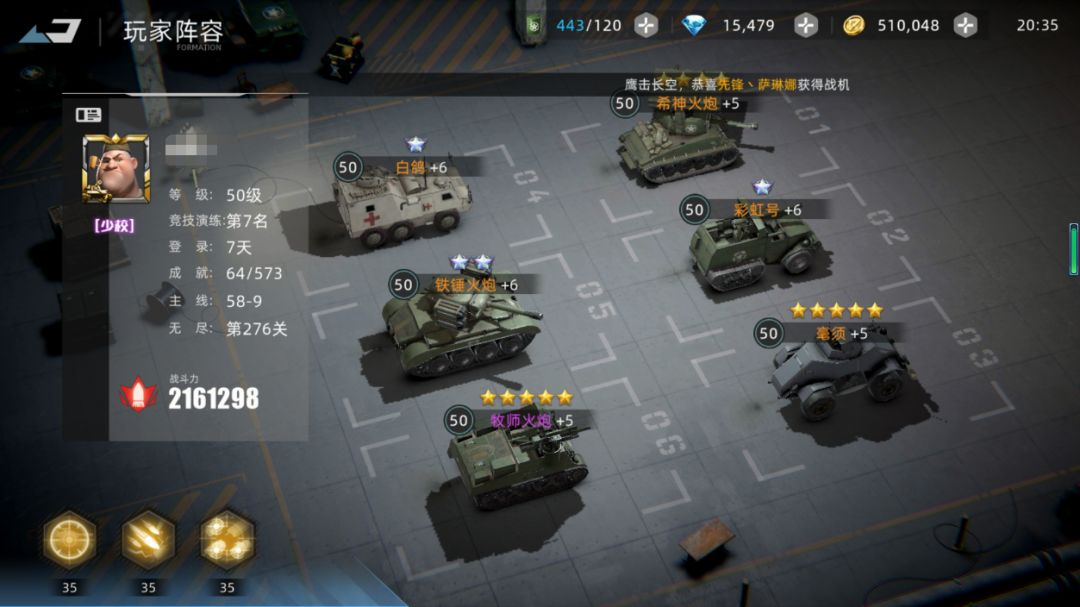Select the 彩虹号 vehicle unit
The width and height of the screenshot is (1080, 607).
pos(755,250)
